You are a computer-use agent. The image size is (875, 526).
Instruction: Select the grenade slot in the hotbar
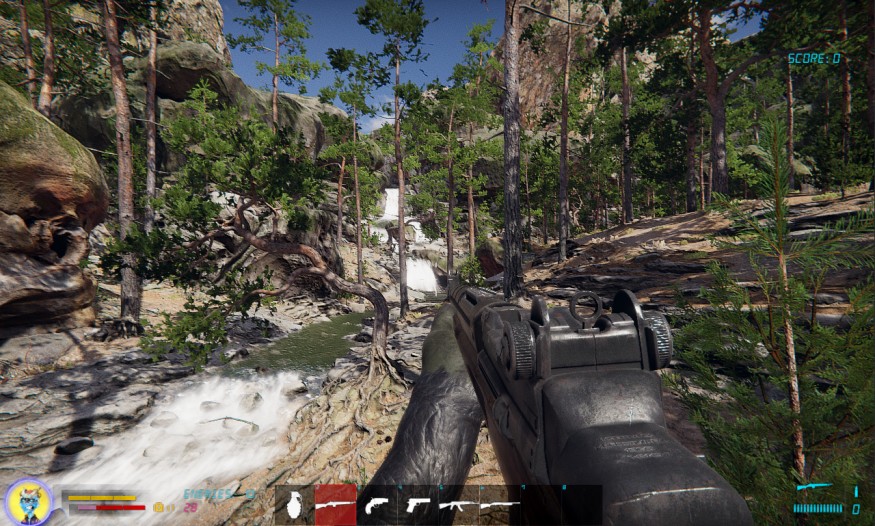[x=294, y=505]
